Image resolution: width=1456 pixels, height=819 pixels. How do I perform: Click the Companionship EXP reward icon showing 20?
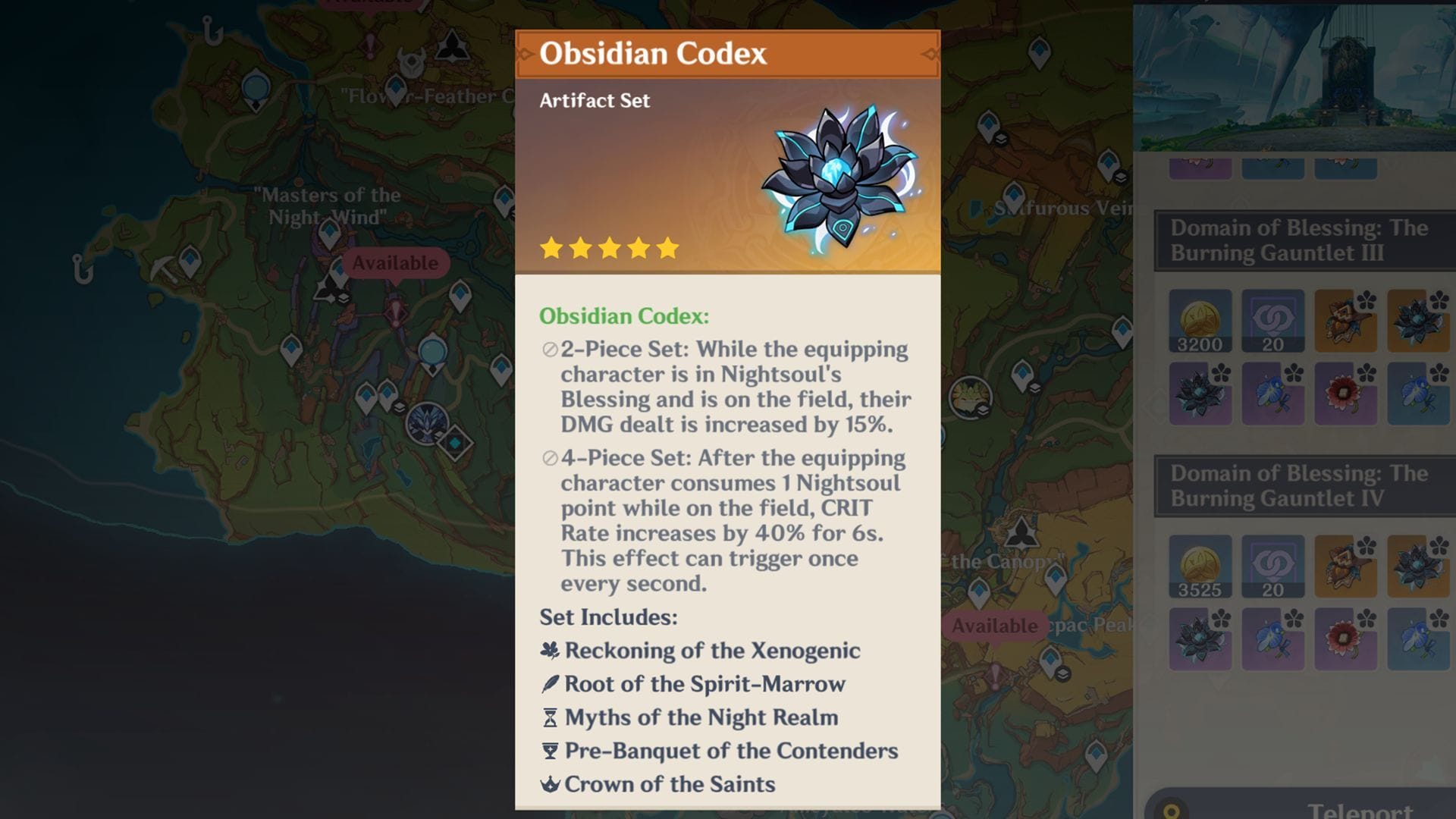[1272, 320]
